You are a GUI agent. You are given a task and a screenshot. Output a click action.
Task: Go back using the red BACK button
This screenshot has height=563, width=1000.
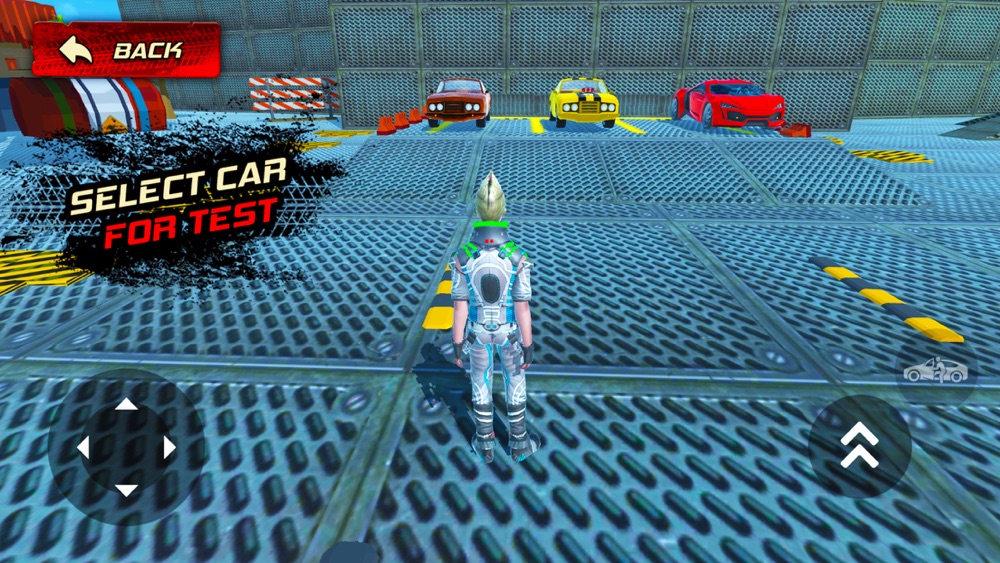(x=126, y=49)
